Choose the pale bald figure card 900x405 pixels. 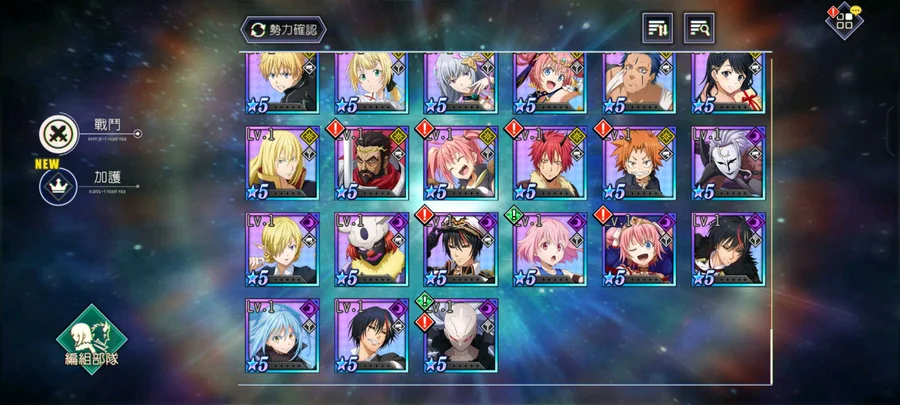point(460,335)
